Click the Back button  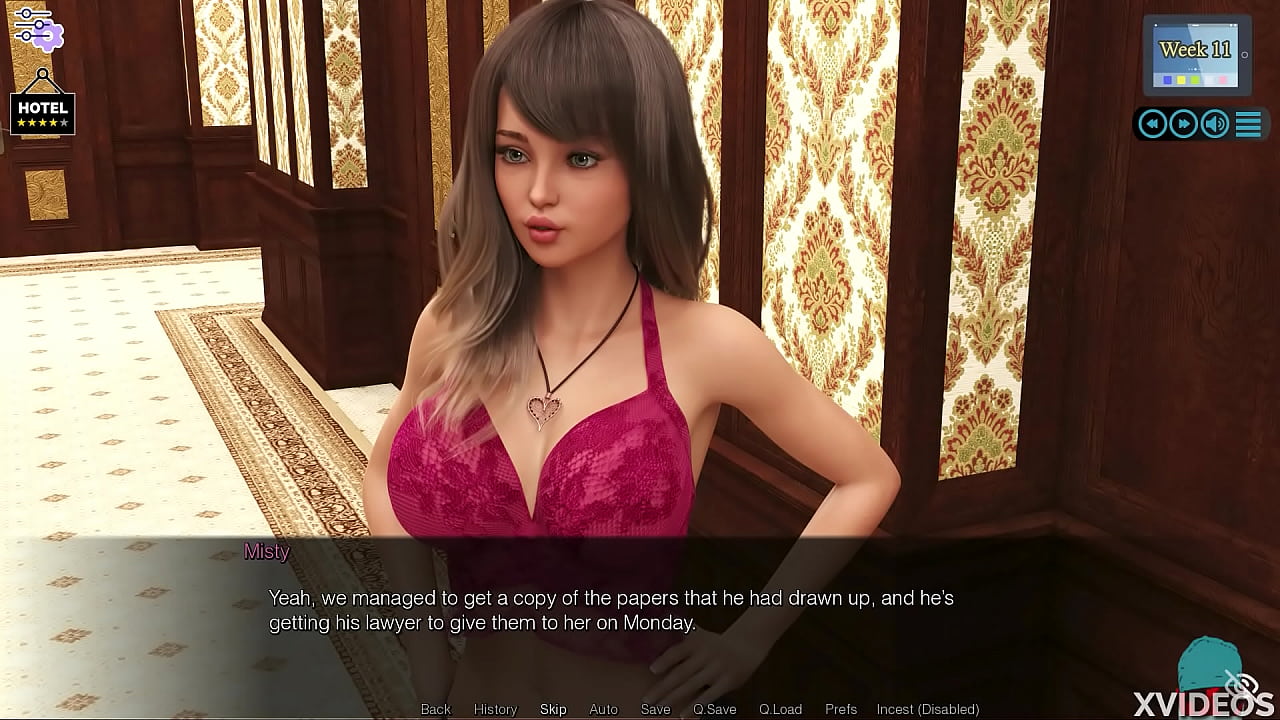pos(435,709)
